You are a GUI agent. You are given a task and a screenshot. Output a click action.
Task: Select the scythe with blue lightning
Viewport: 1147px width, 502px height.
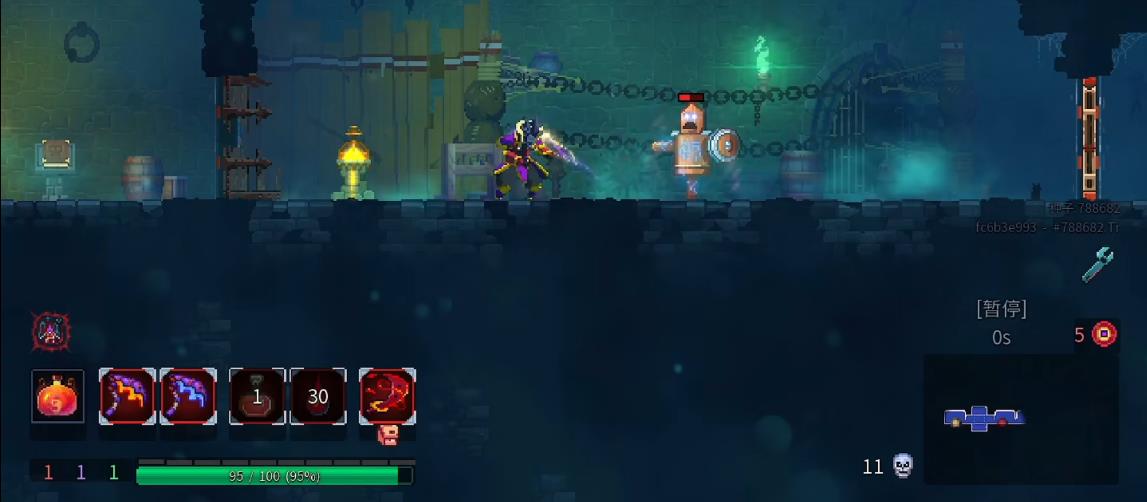click(x=188, y=396)
